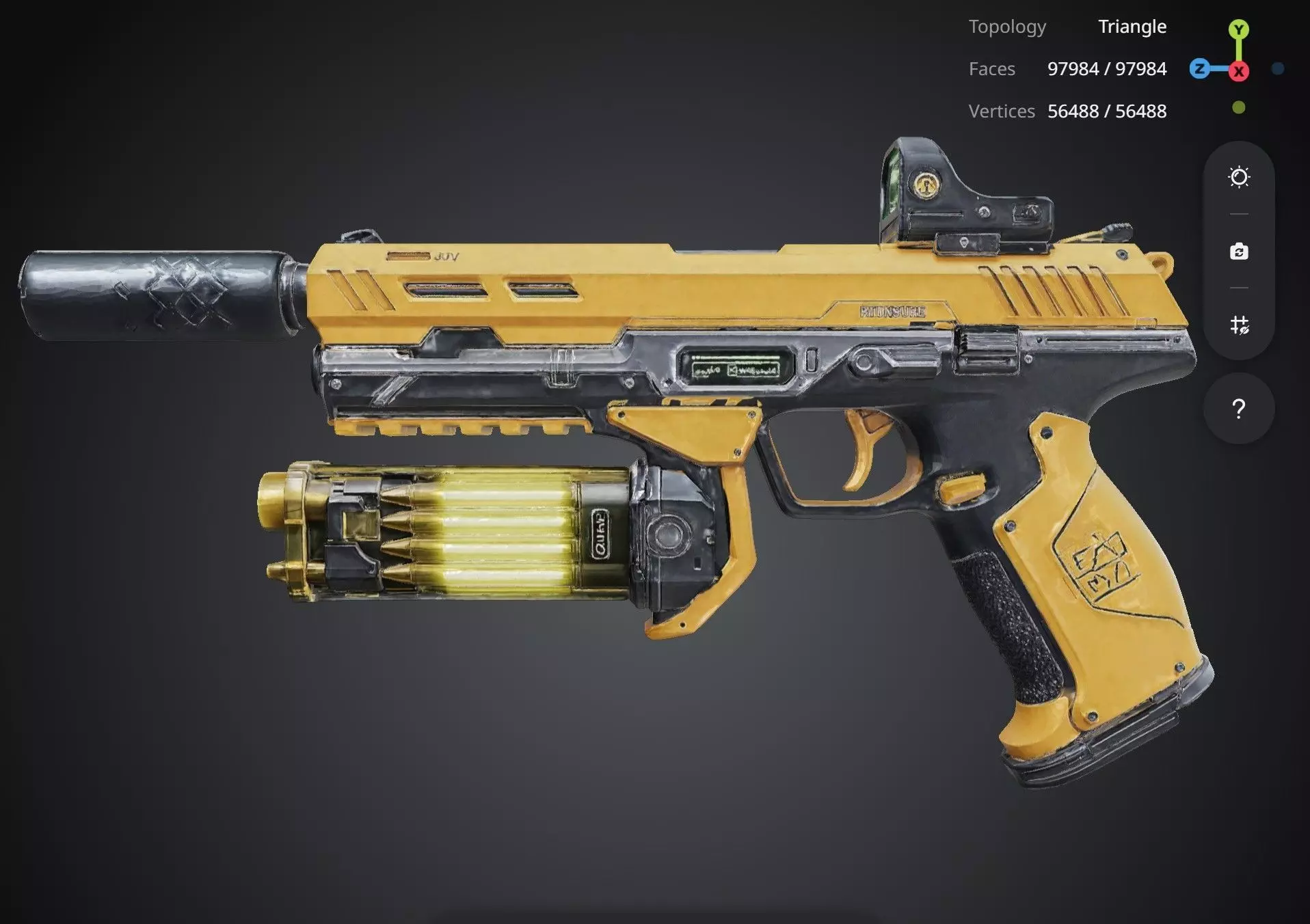
Task: Snap view to the red X axis
Action: point(1238,70)
